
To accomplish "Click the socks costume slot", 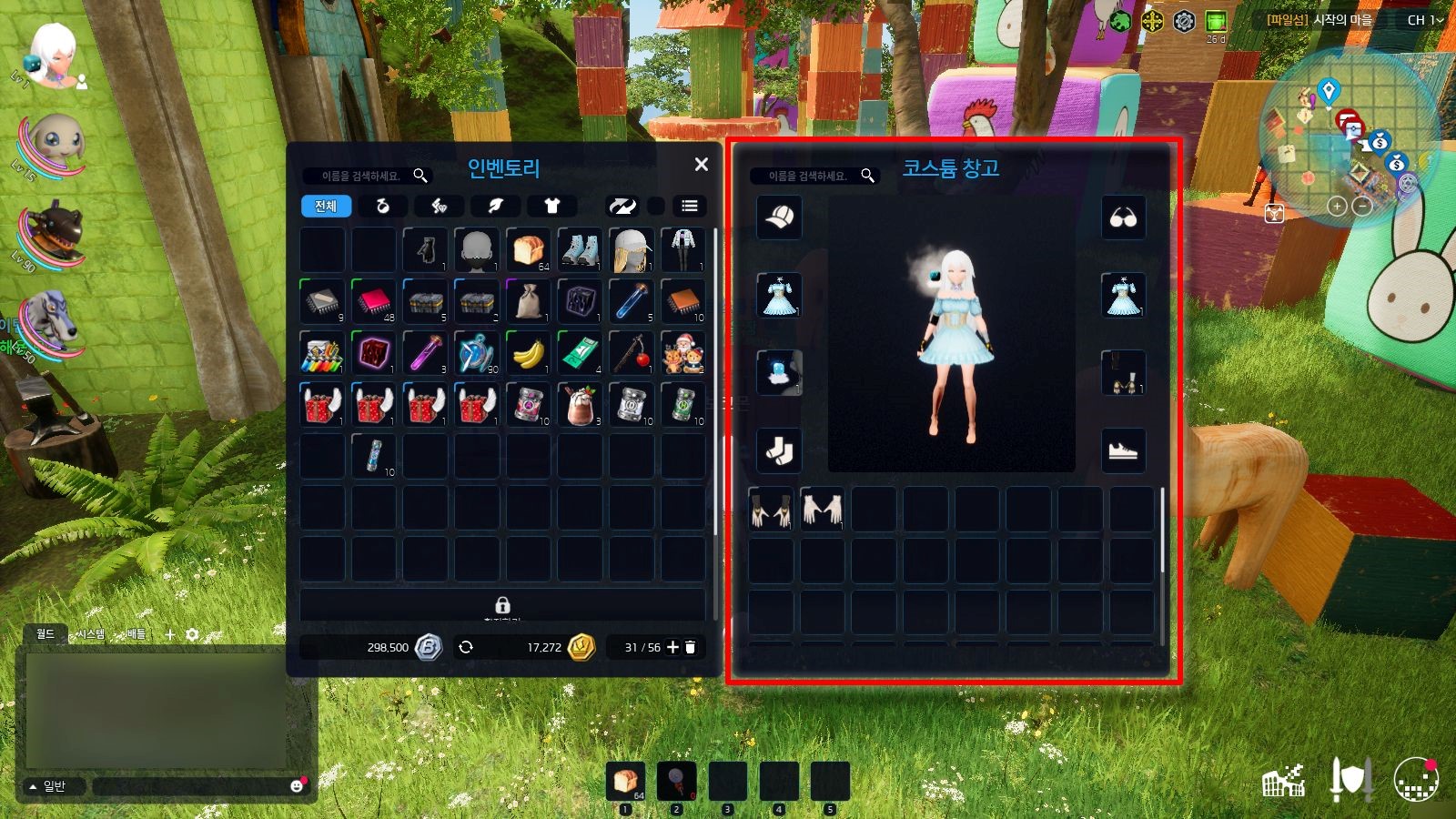I will tap(780, 450).
